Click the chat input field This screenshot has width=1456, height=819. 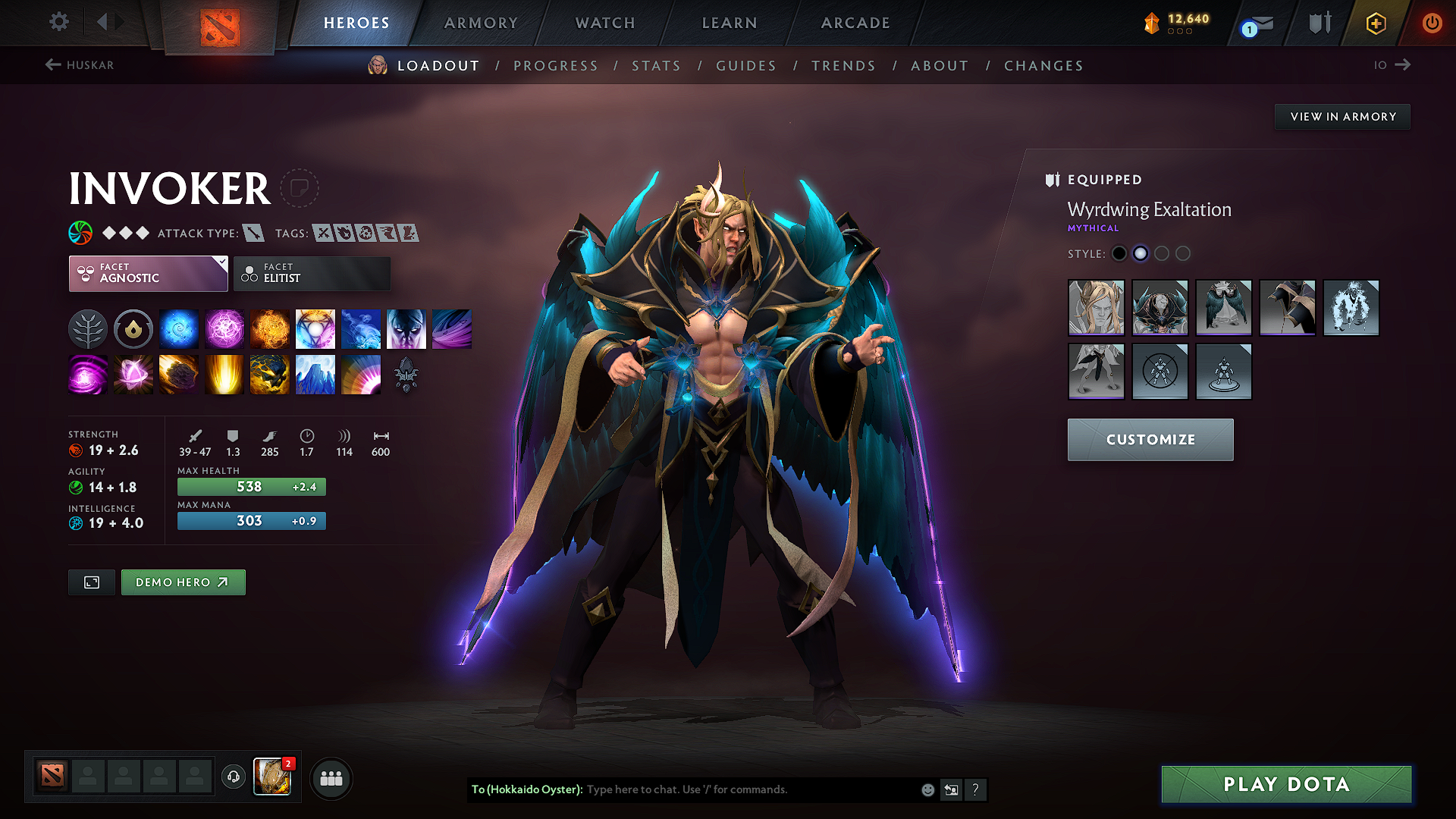(x=720, y=789)
